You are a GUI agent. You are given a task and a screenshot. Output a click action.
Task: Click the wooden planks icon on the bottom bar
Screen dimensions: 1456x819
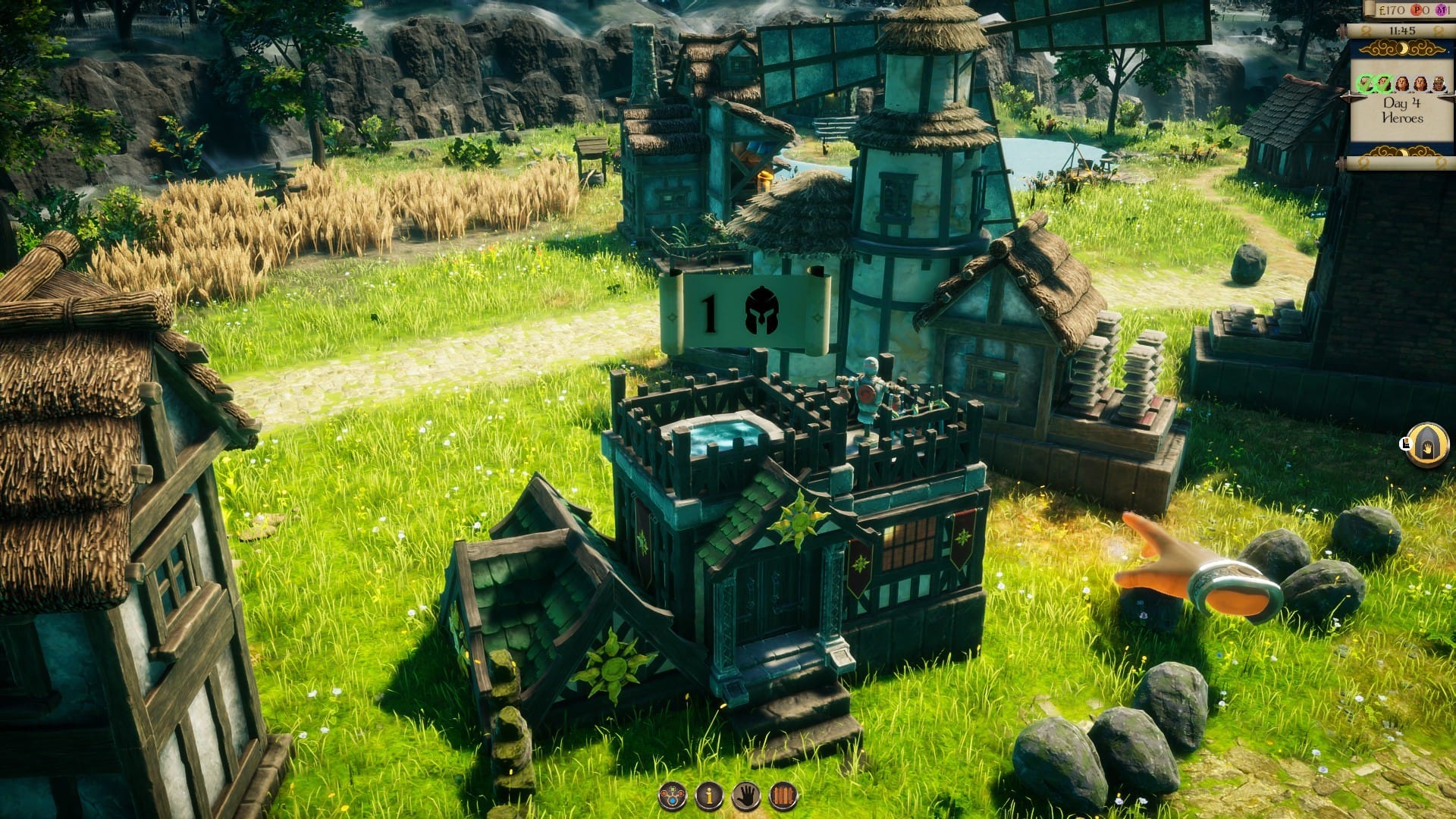tap(783, 795)
